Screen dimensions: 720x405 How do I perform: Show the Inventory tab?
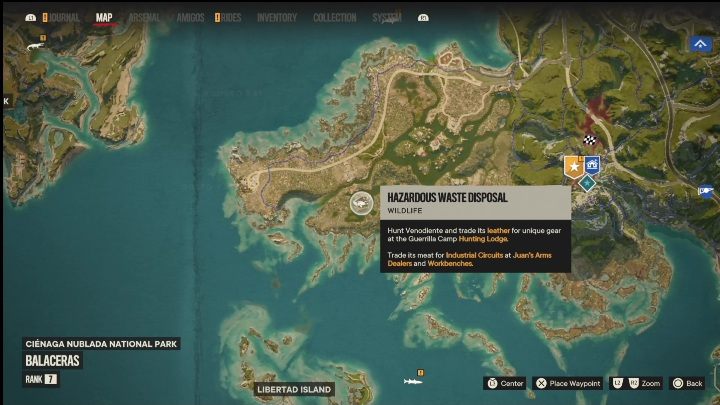[x=276, y=17]
